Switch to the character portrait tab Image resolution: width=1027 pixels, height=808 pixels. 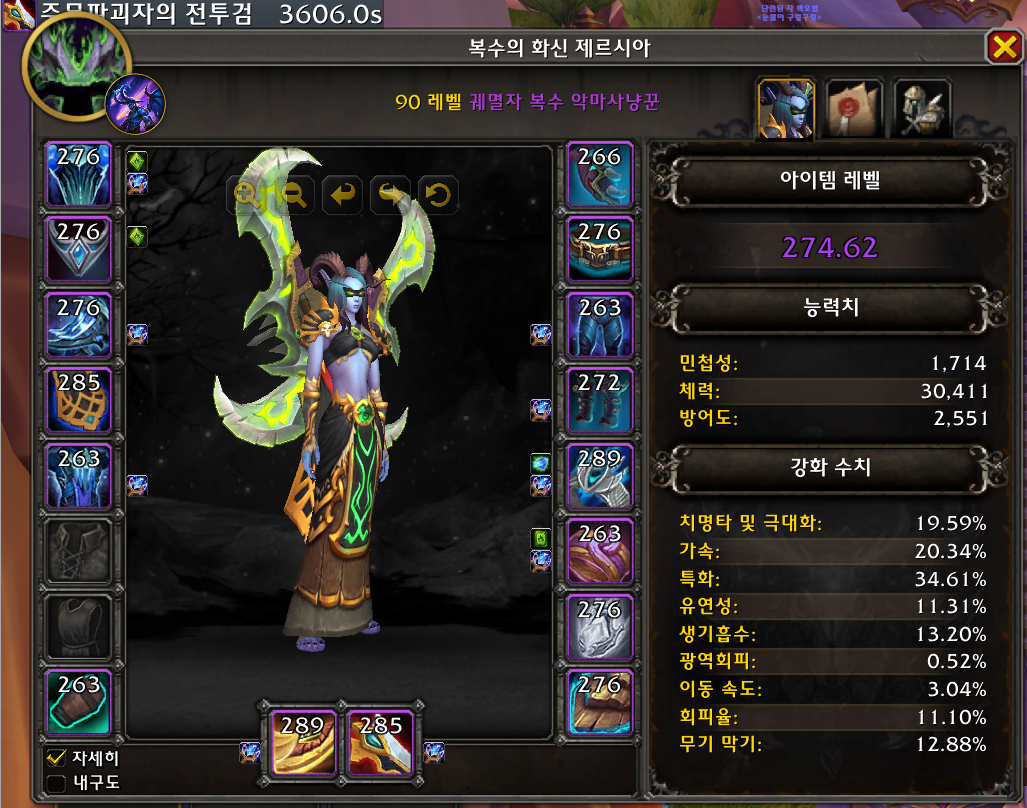point(784,108)
